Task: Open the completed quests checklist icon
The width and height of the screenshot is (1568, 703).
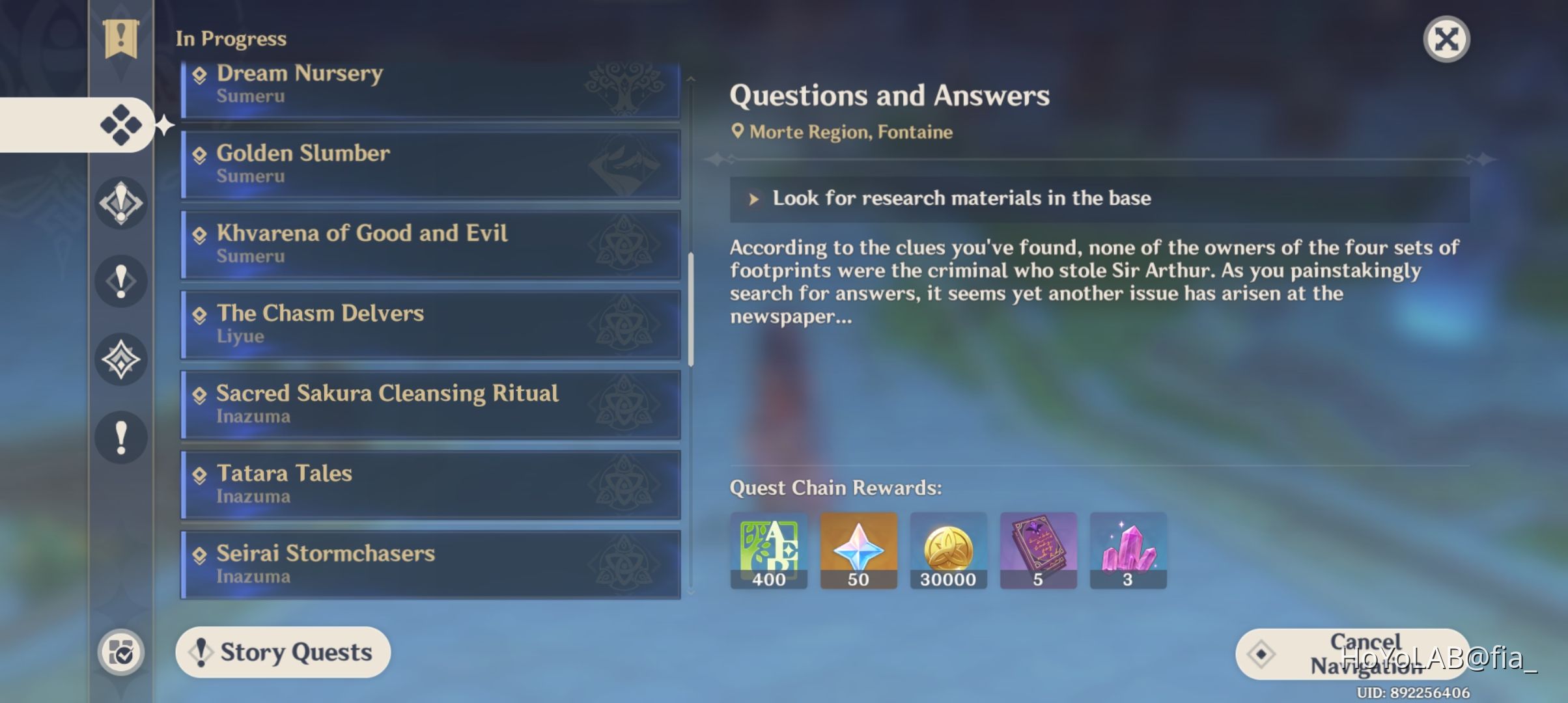Action: tap(121, 651)
